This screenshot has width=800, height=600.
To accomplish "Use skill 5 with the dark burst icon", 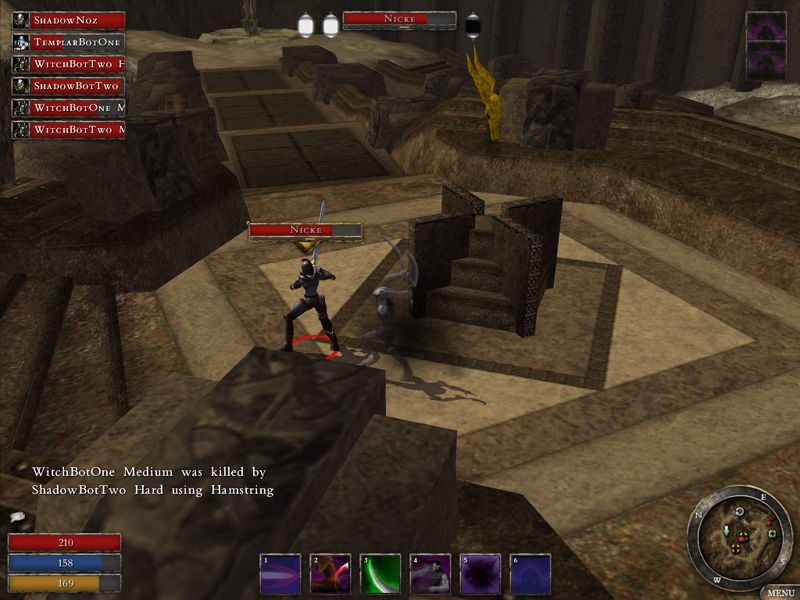I will pos(480,574).
